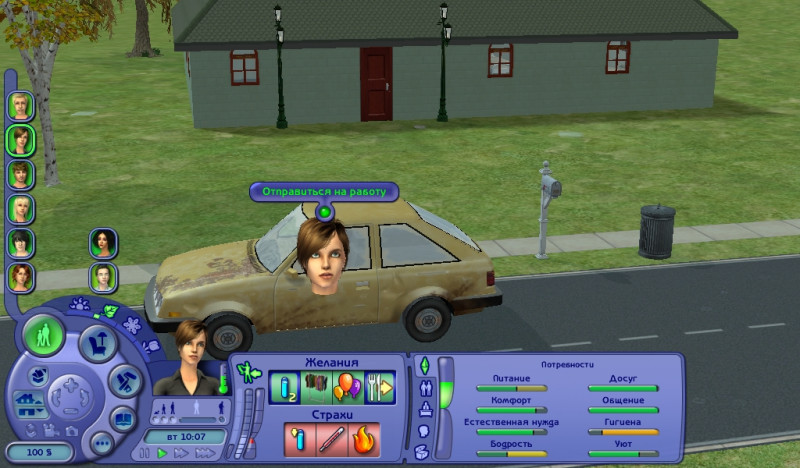Open the options button with three dots
Image resolution: width=800 pixels, height=468 pixels.
102,441
